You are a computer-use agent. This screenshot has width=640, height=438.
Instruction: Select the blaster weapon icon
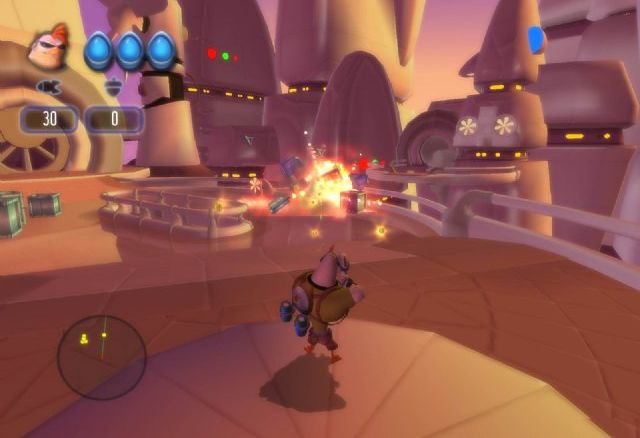click(x=47, y=88)
